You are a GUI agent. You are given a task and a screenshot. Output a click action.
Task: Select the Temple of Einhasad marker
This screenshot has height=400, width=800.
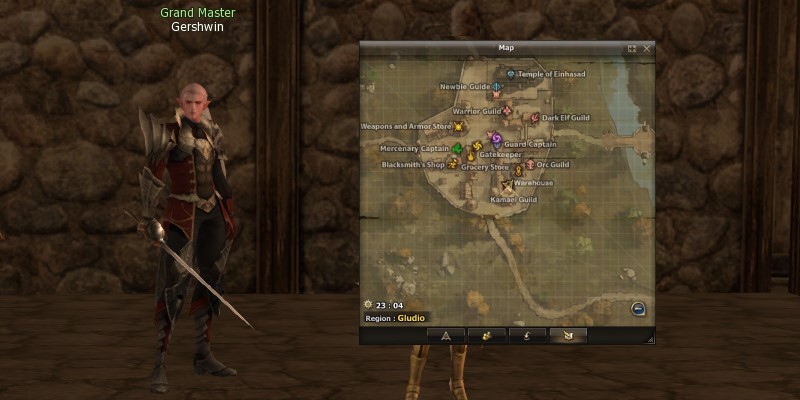510,74
